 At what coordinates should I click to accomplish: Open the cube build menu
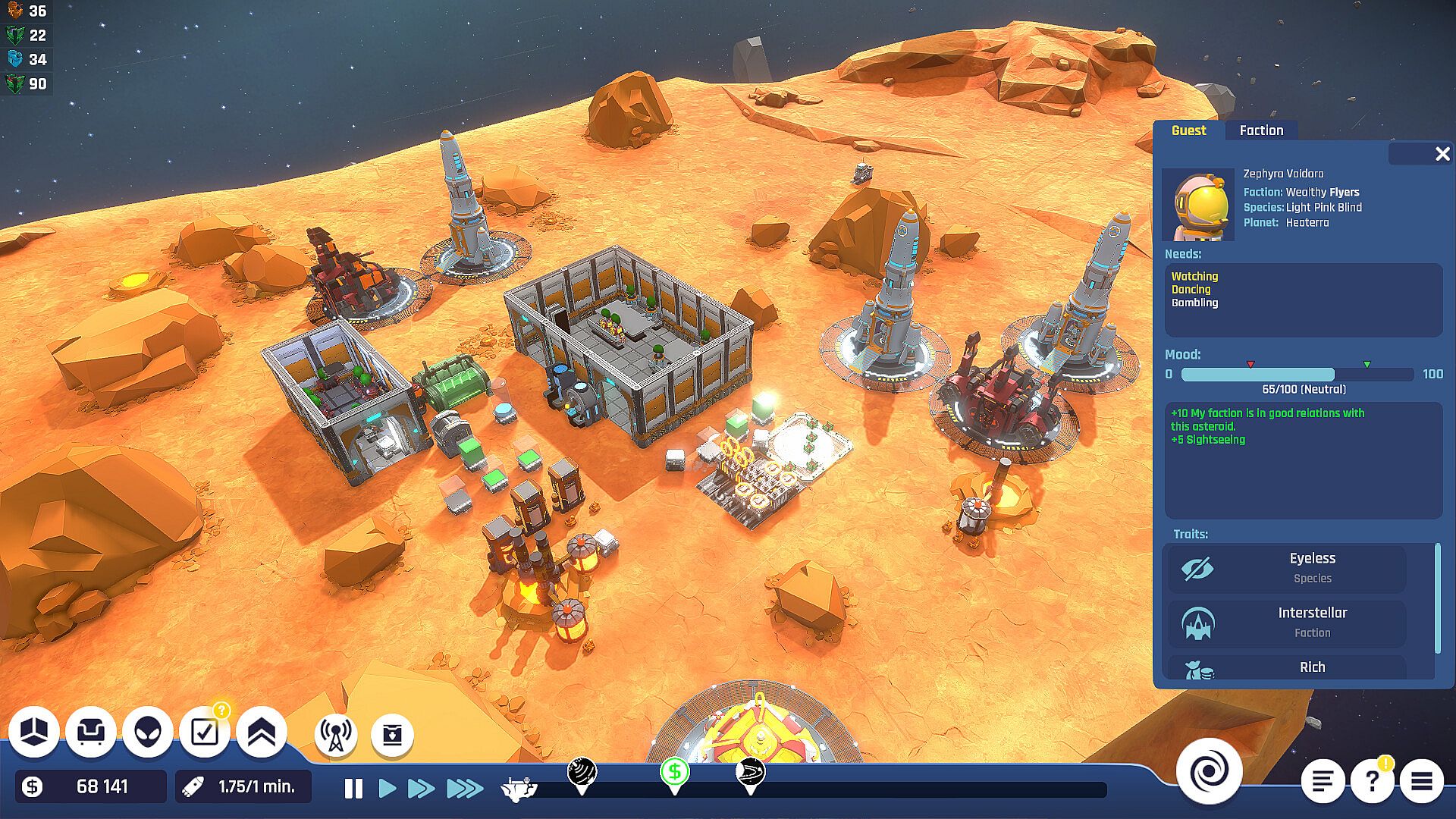pos(34,732)
